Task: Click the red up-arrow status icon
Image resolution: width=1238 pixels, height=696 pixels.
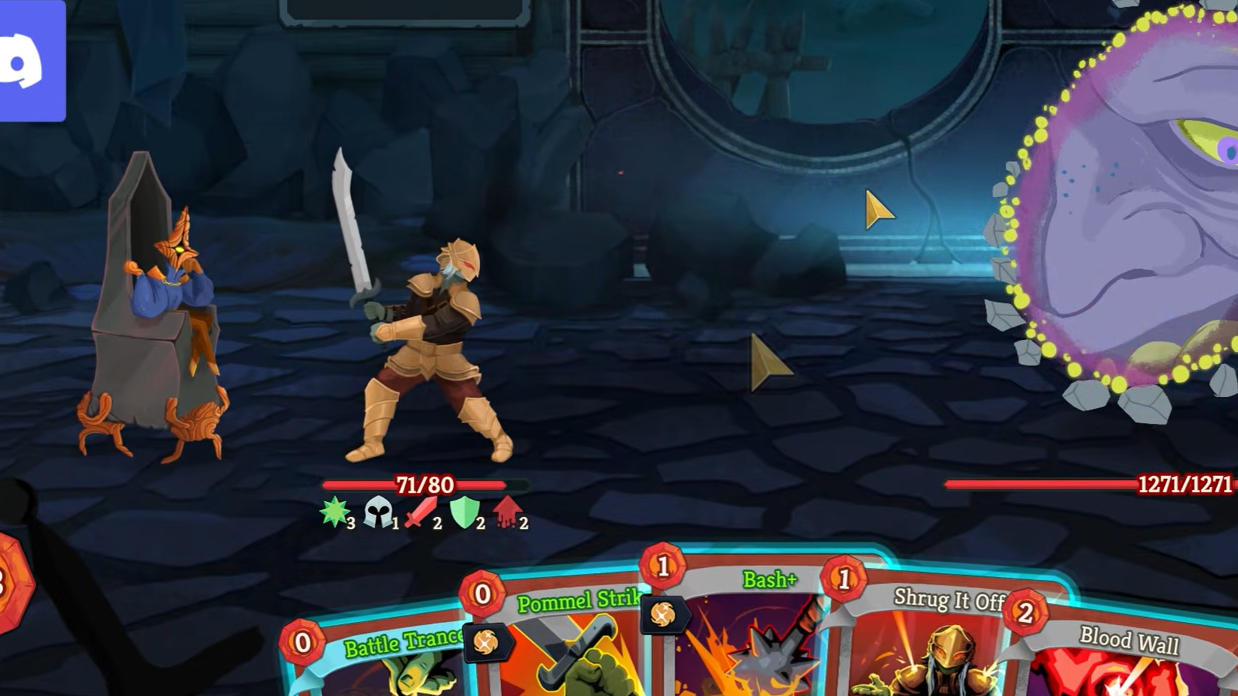Action: (507, 512)
